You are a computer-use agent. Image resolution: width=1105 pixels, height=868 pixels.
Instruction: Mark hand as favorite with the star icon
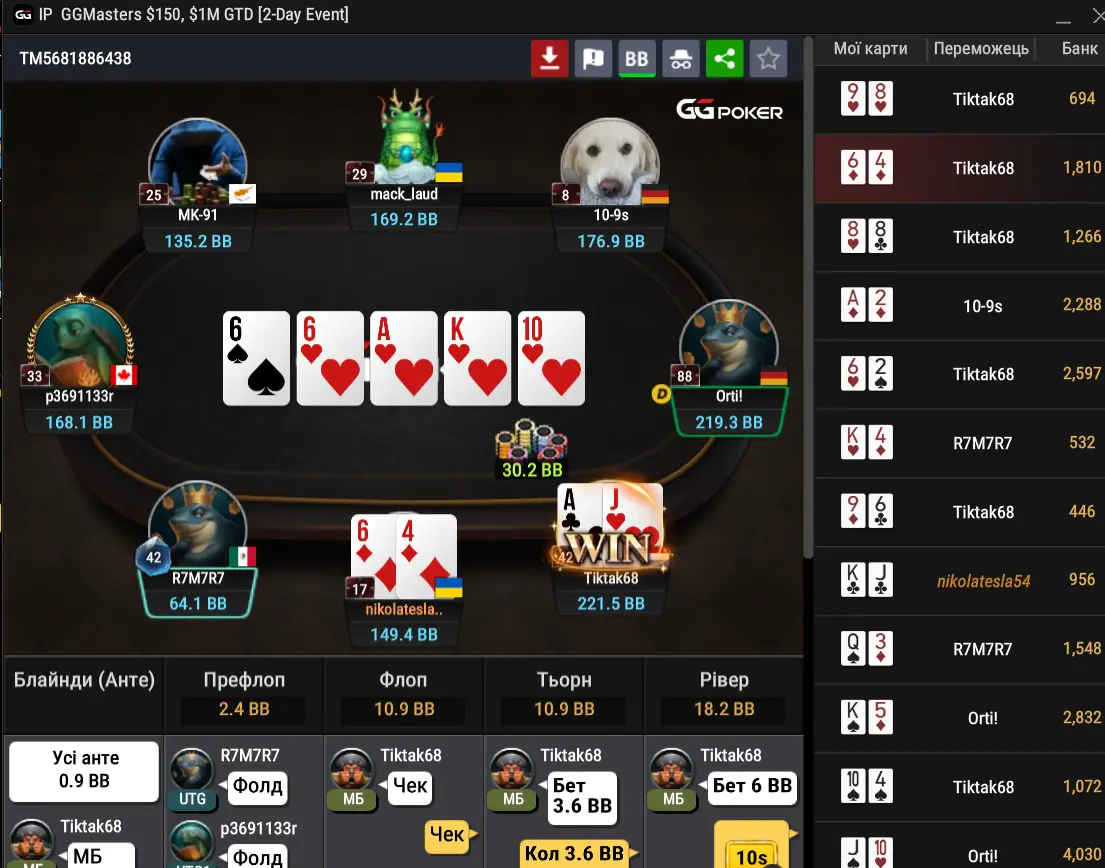tap(768, 59)
